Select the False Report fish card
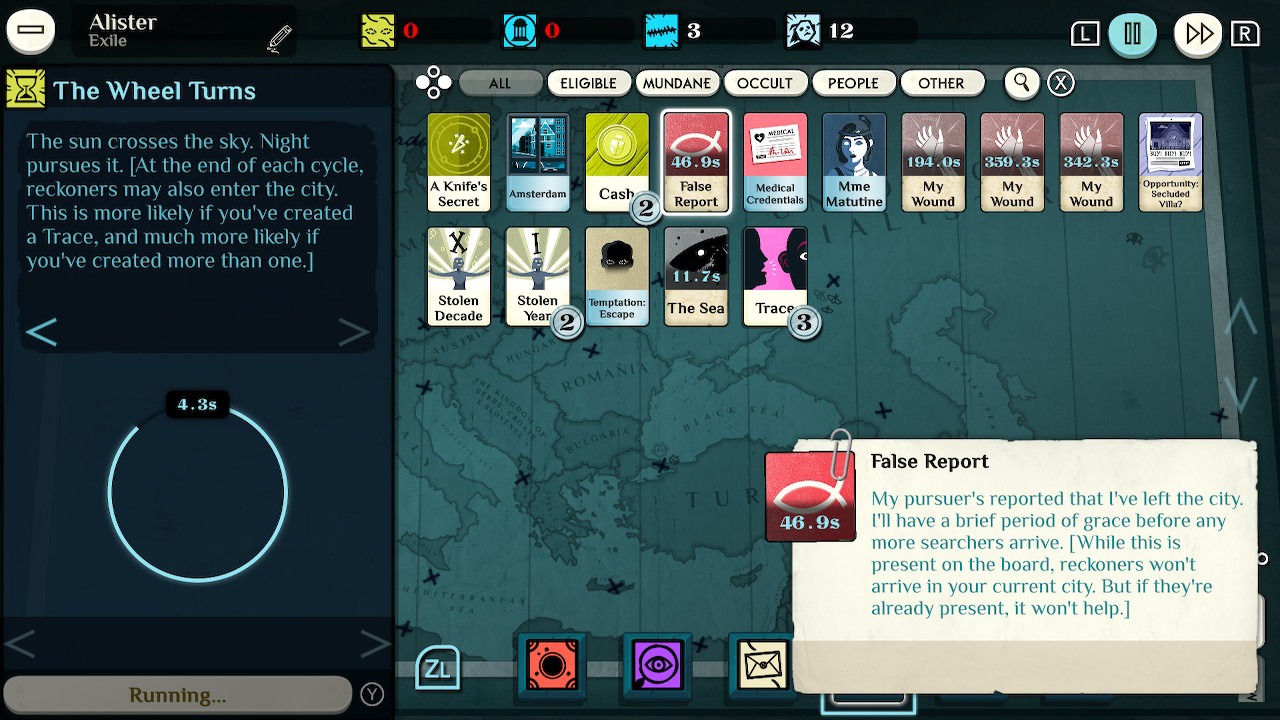Viewport: 1280px width, 720px height. click(696, 162)
